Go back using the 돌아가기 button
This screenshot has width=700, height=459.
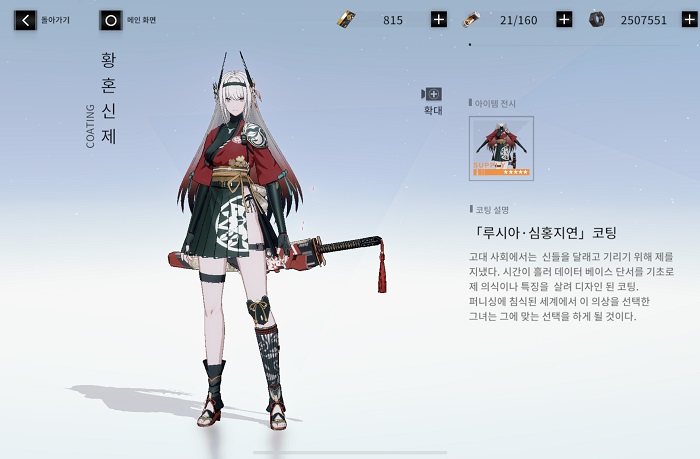(26, 19)
